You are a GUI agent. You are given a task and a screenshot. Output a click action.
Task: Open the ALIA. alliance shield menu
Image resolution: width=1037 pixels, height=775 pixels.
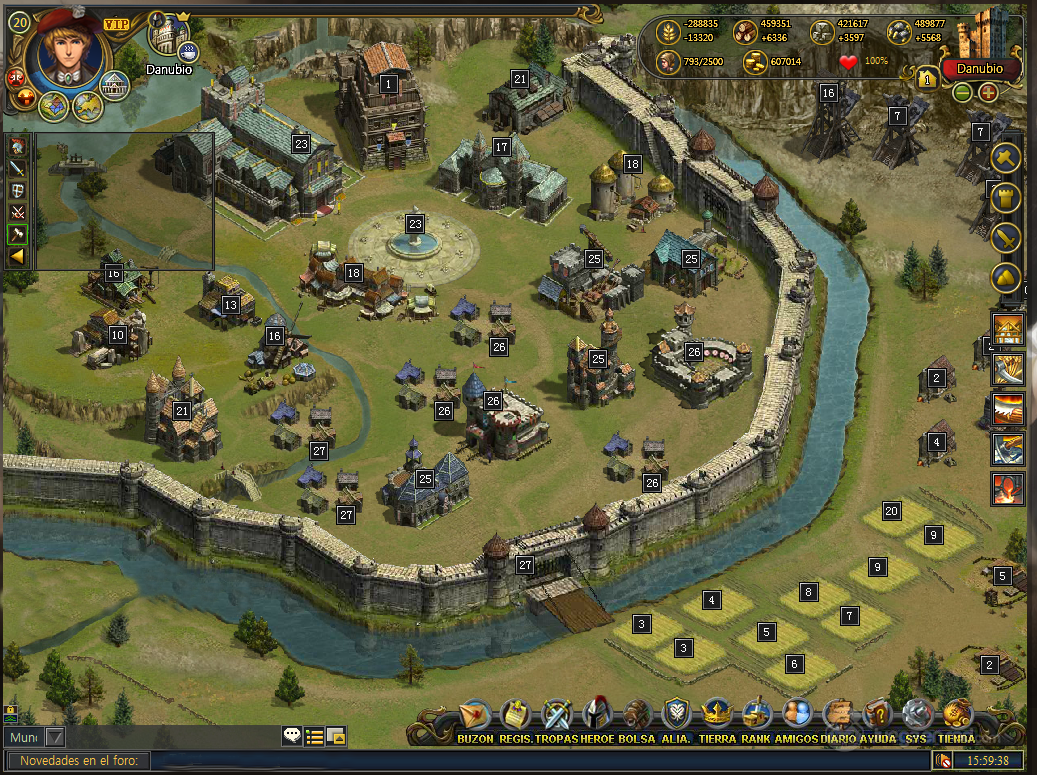pos(676,716)
